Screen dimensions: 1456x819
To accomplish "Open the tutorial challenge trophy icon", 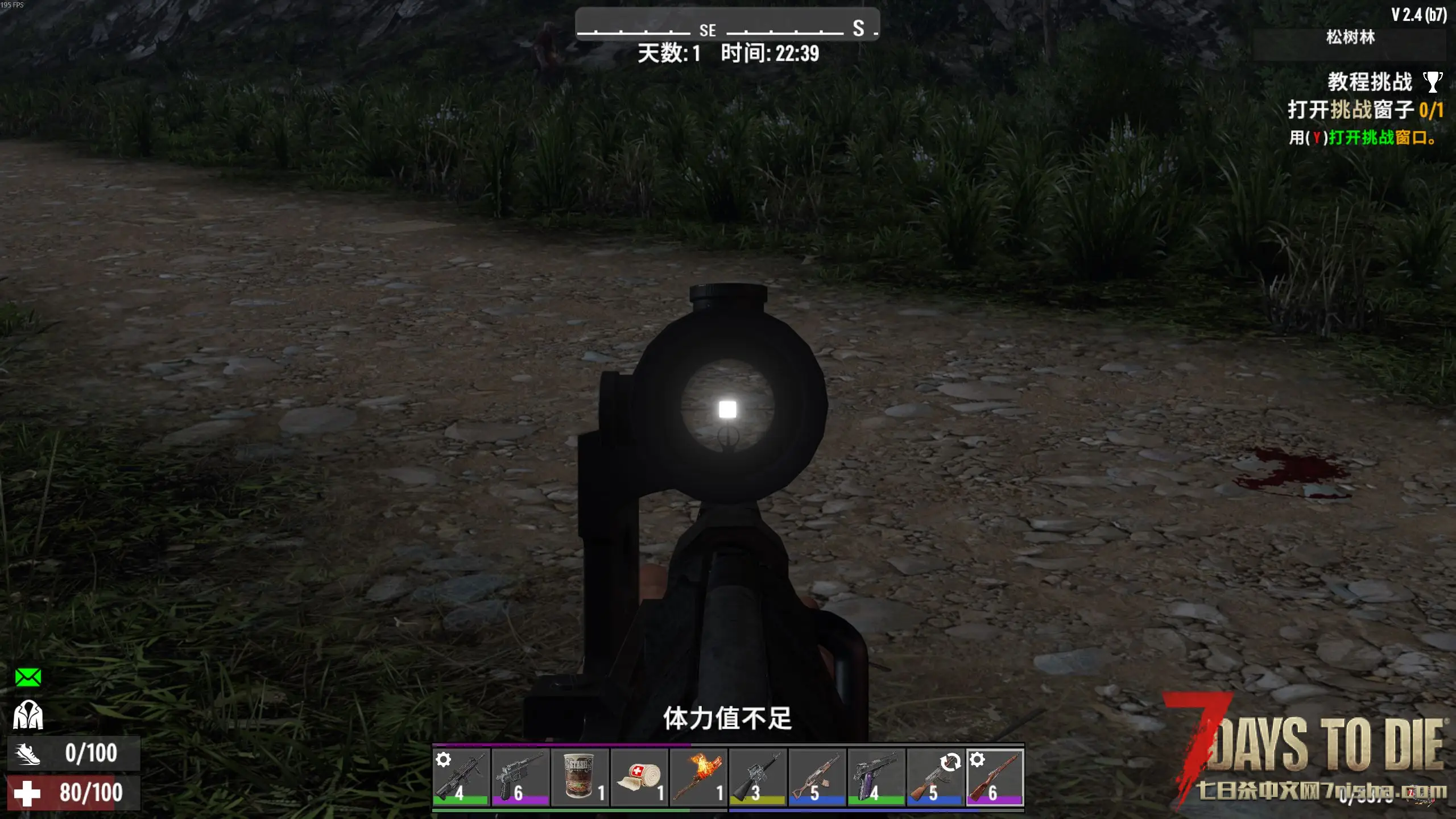I will pyautogui.click(x=1432, y=82).
